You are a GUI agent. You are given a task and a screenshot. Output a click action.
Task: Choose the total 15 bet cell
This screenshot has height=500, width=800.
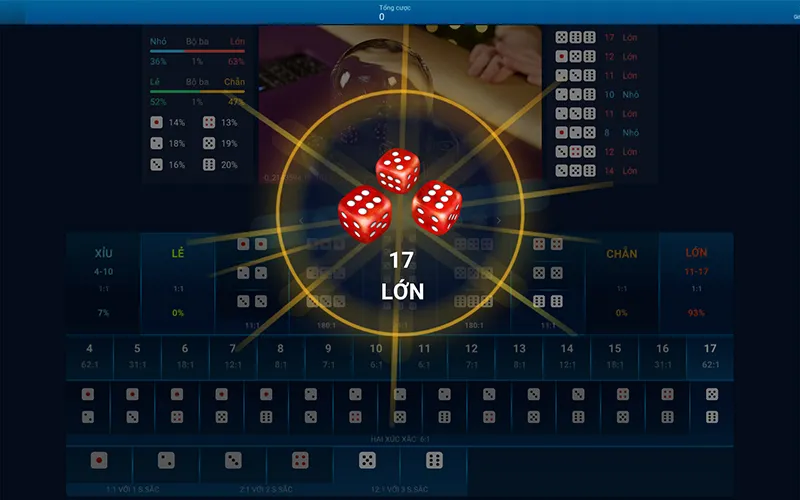pyautogui.click(x=614, y=356)
